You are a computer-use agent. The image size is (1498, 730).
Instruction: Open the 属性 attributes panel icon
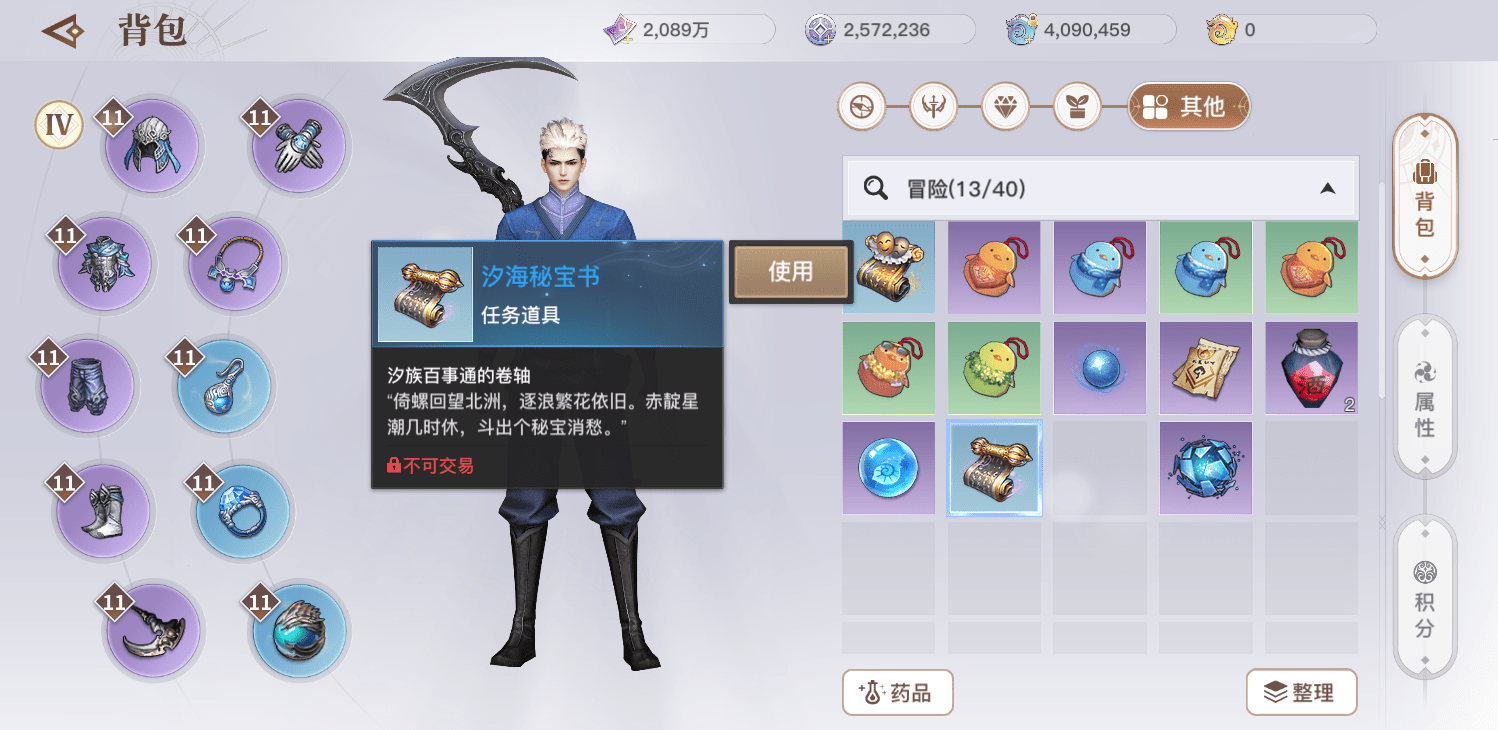pyautogui.click(x=1424, y=395)
